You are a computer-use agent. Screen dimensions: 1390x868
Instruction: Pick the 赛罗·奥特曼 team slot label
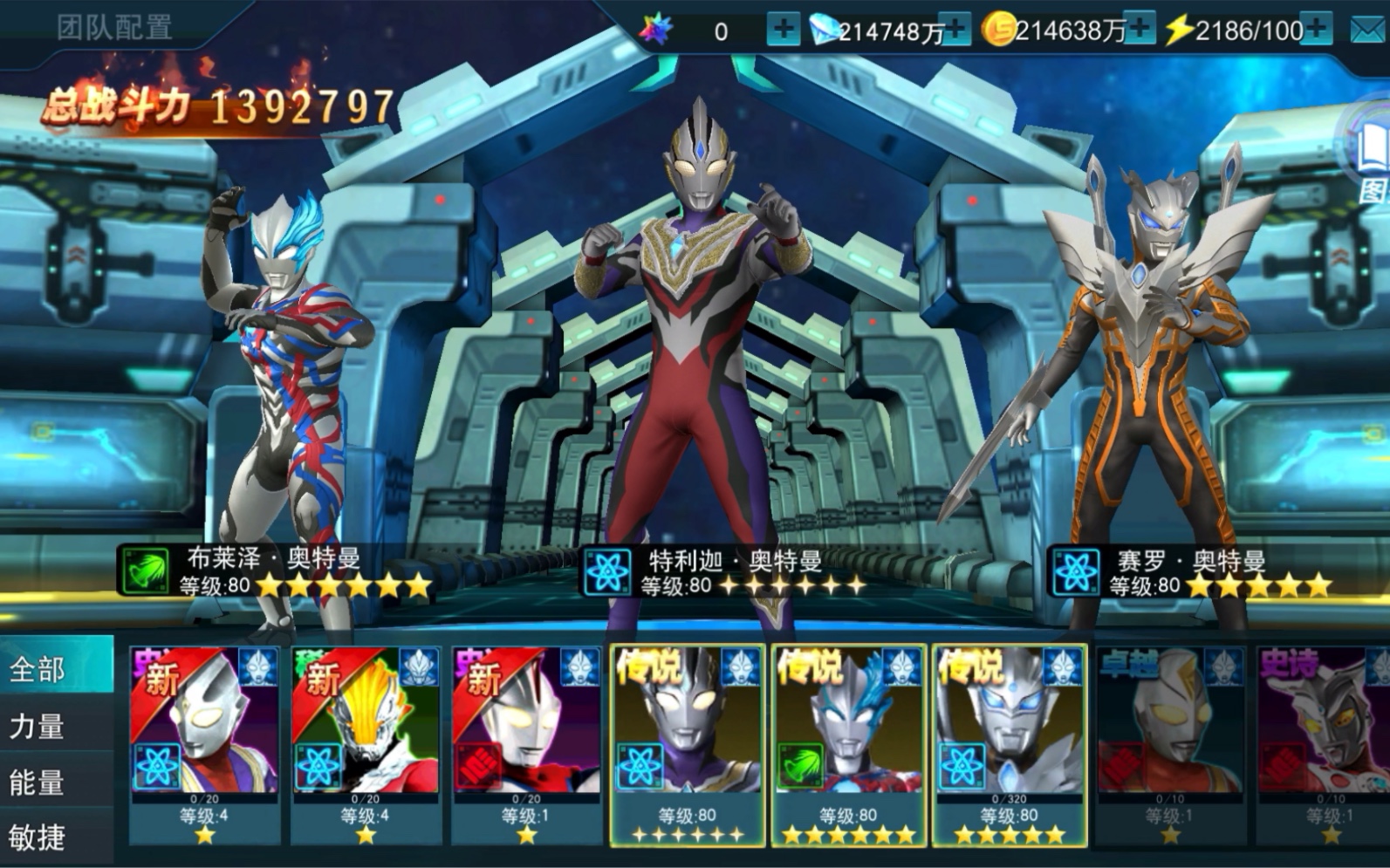1191,573
